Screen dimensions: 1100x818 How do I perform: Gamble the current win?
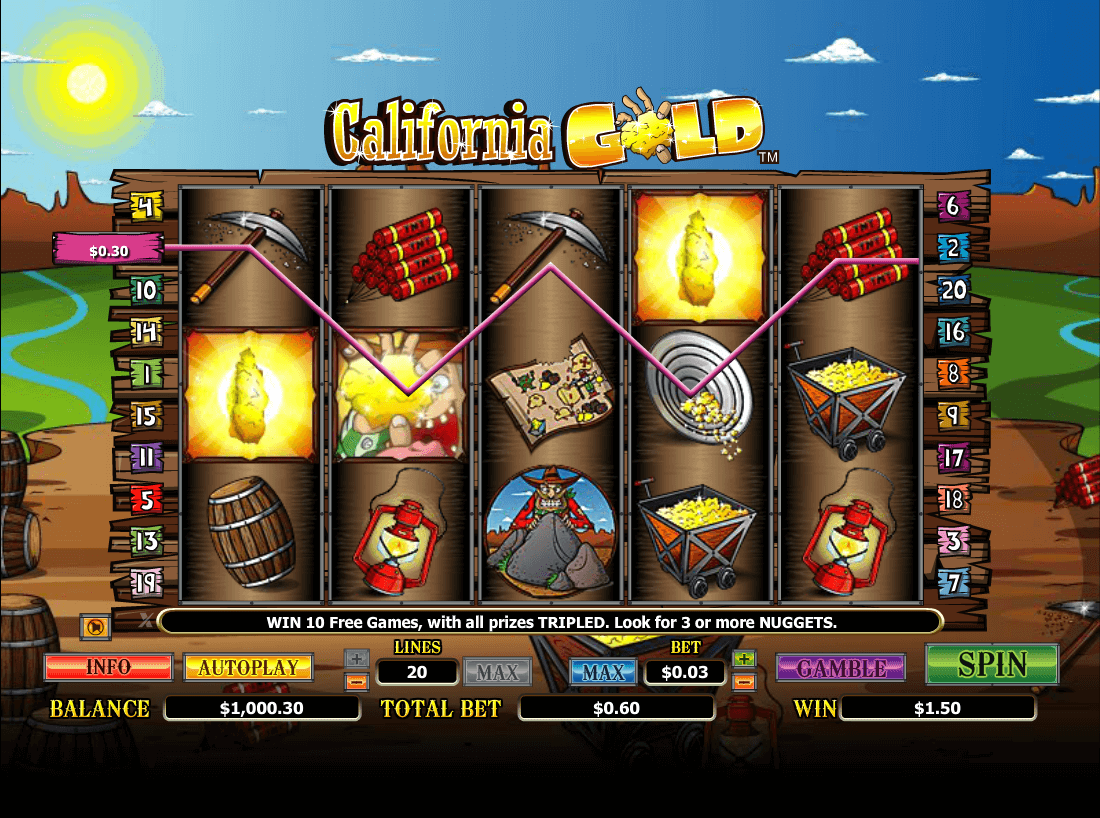(x=841, y=668)
